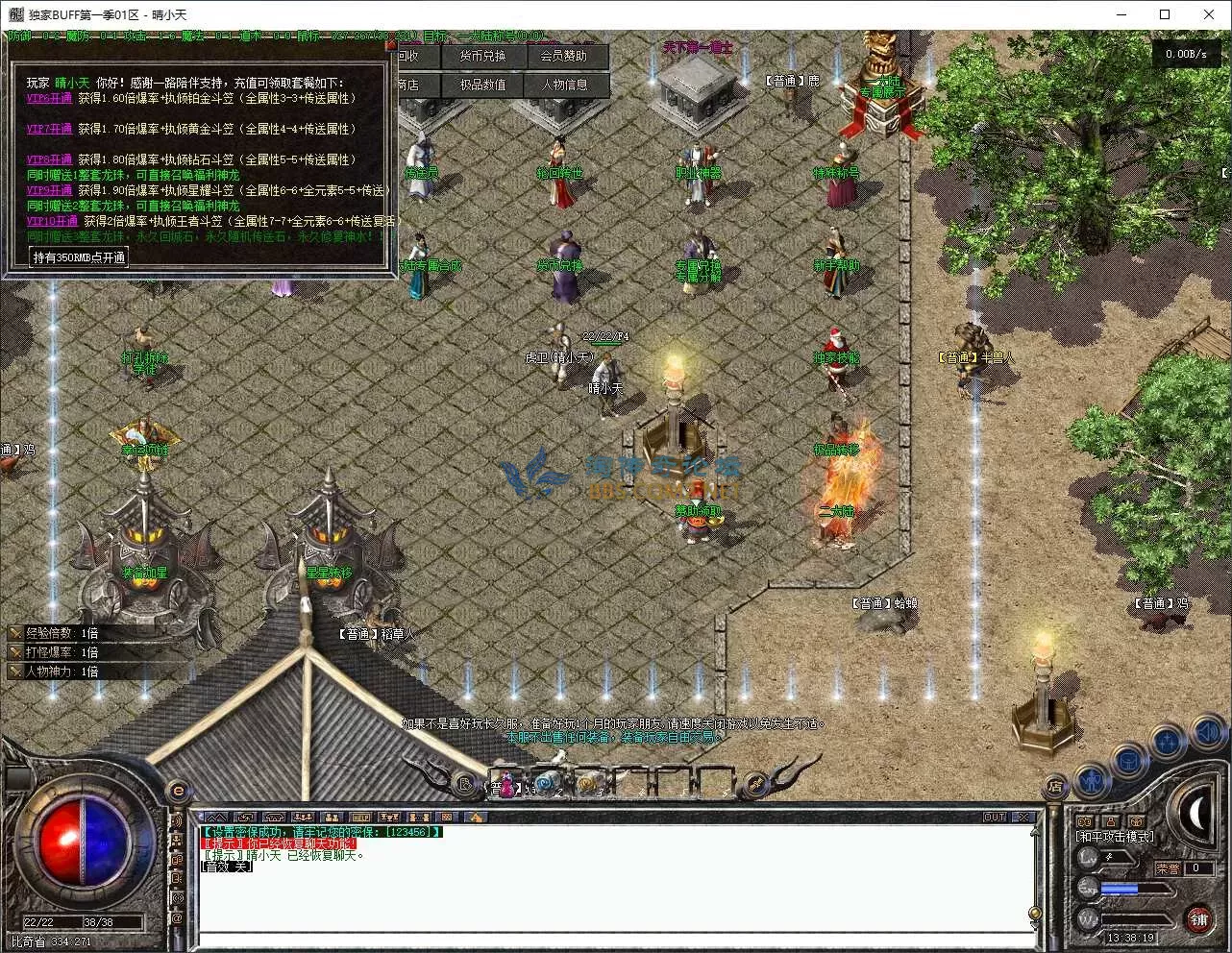1232x953 pixels.
Task: Click the 持有350RMB点开通 button
Action: 79,257
